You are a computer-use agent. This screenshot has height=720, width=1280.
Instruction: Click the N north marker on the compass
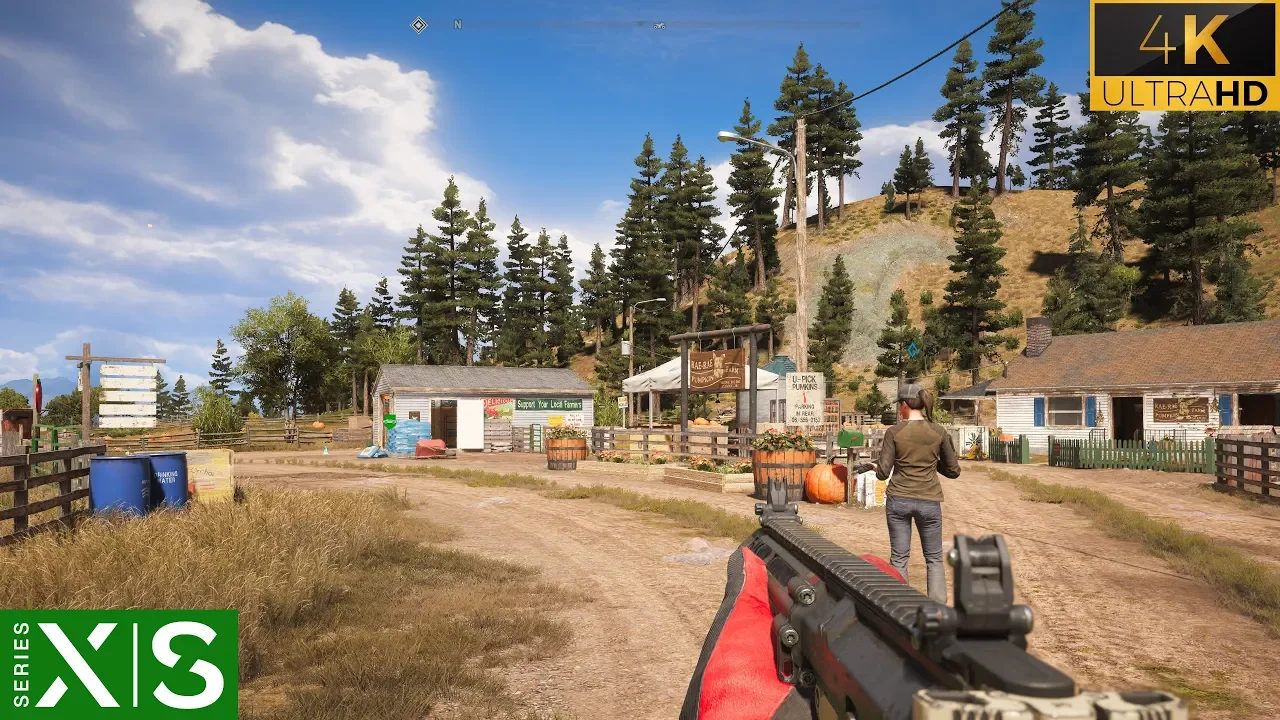pos(458,25)
